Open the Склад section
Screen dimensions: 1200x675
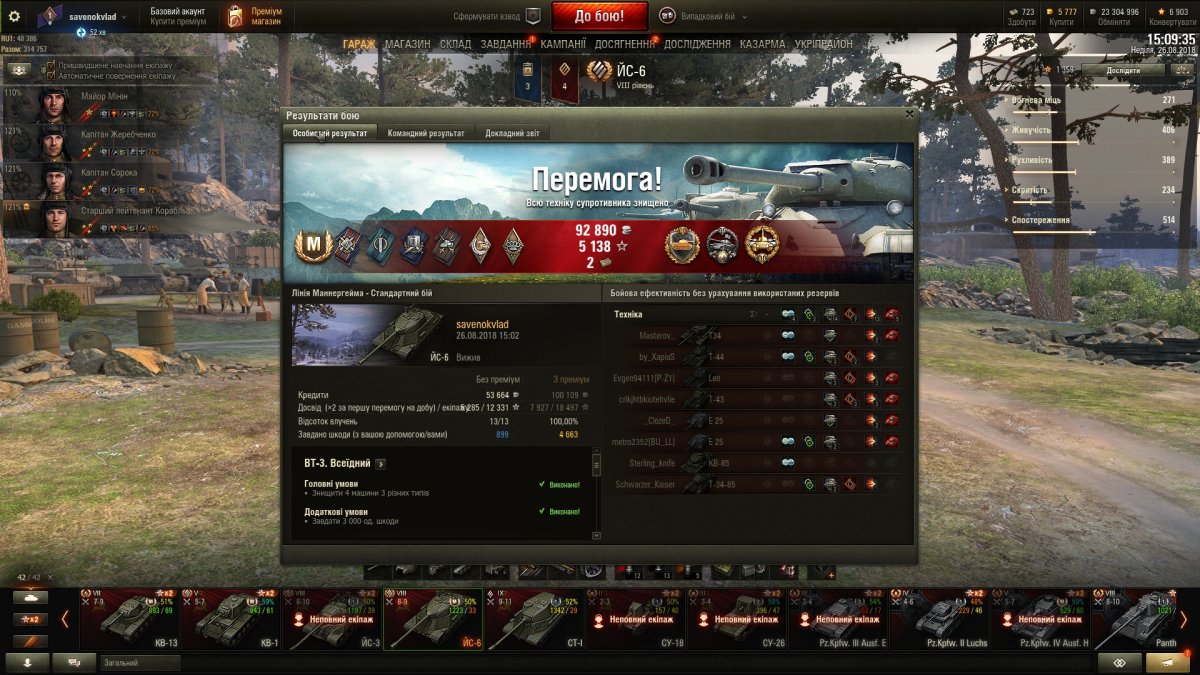[x=455, y=44]
